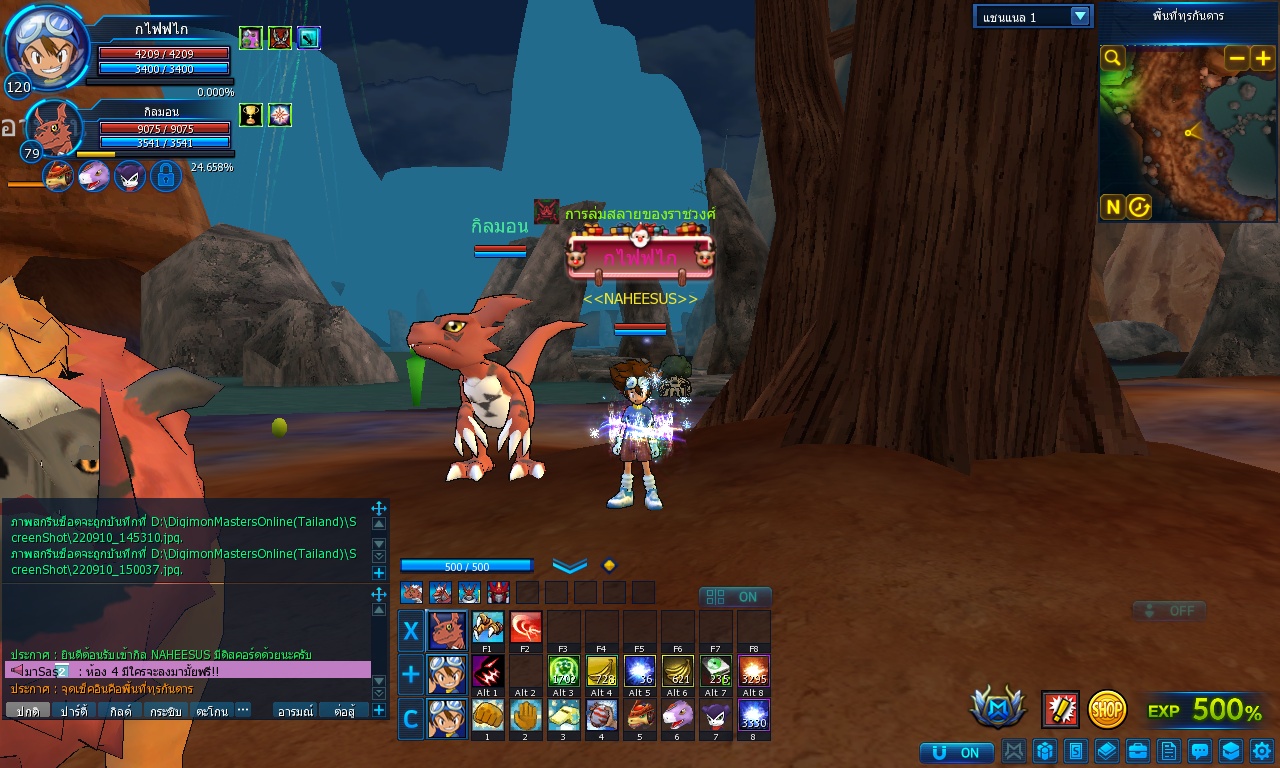Select the golden fist action in slot 1

[x=488, y=714]
